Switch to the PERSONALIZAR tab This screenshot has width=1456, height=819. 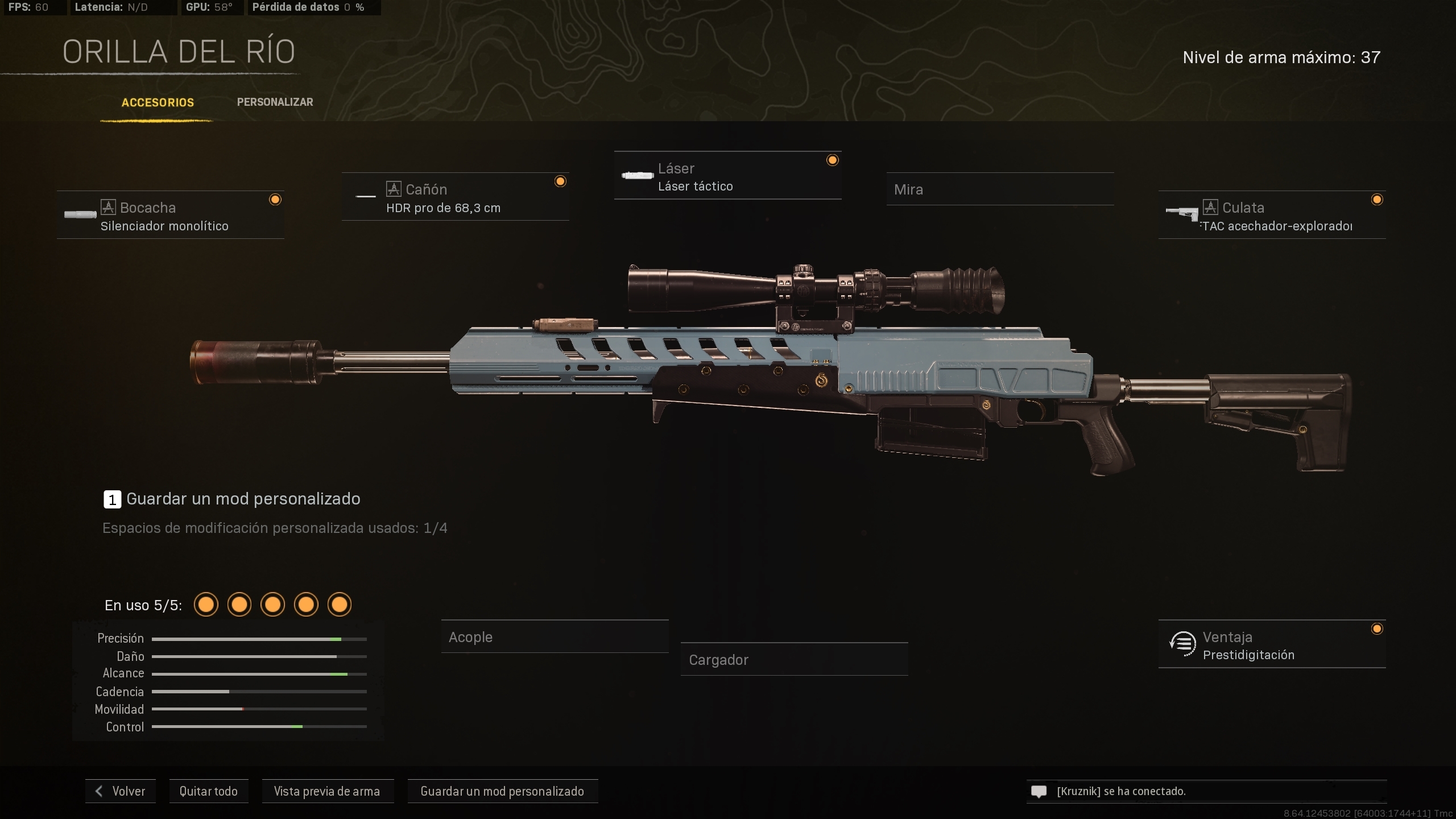click(x=275, y=102)
